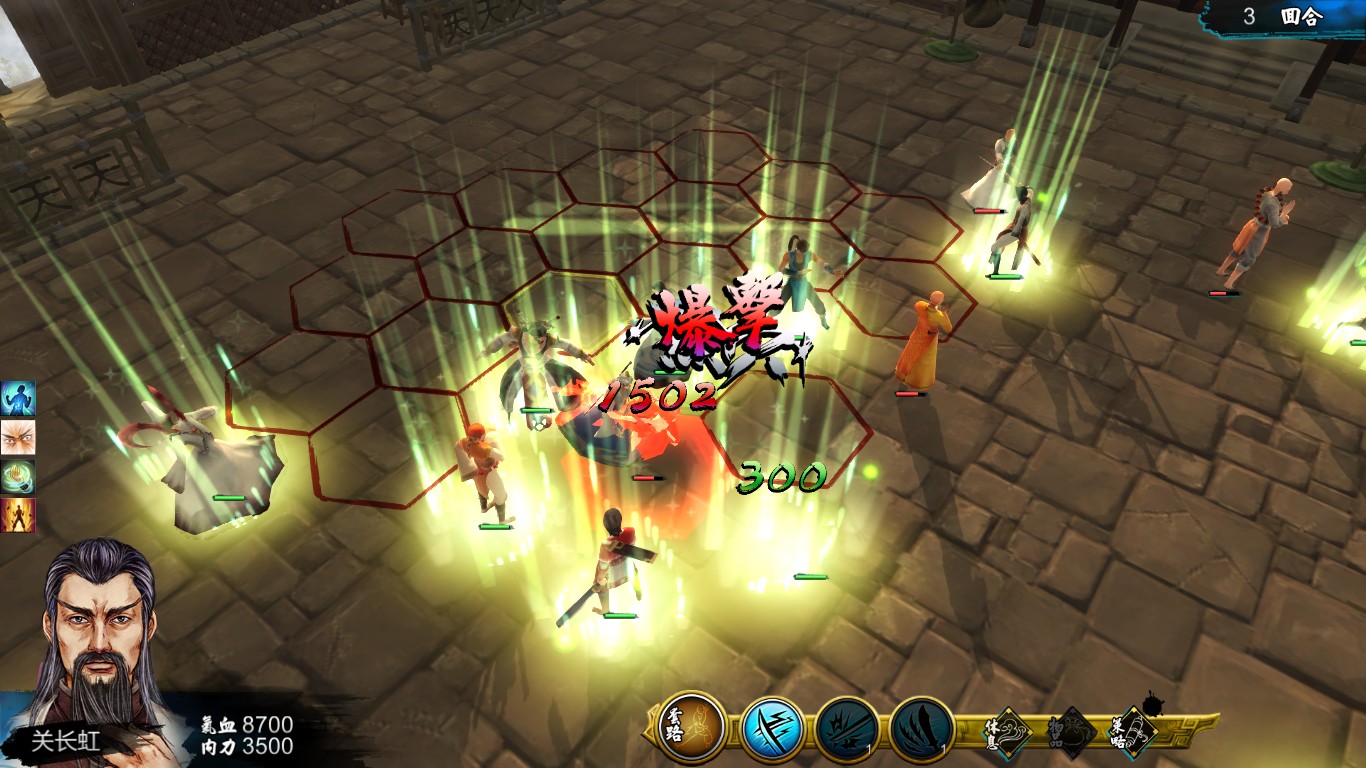Inspect the glaring eyes status icon
1366x768 pixels.
pos(18,437)
